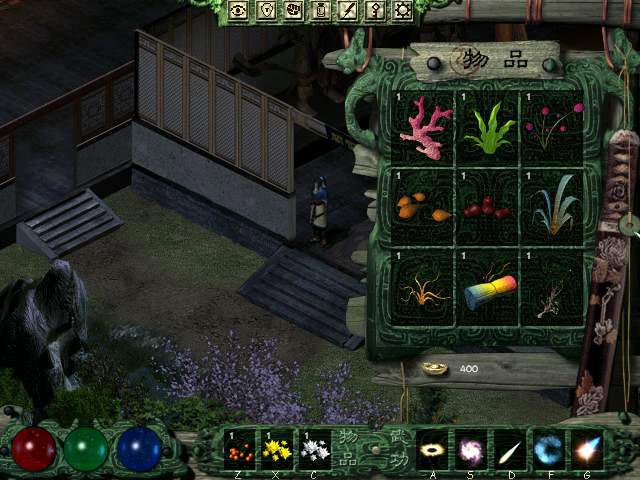
Task: Activate the purple spiral galaxy skill
Action: [470, 449]
